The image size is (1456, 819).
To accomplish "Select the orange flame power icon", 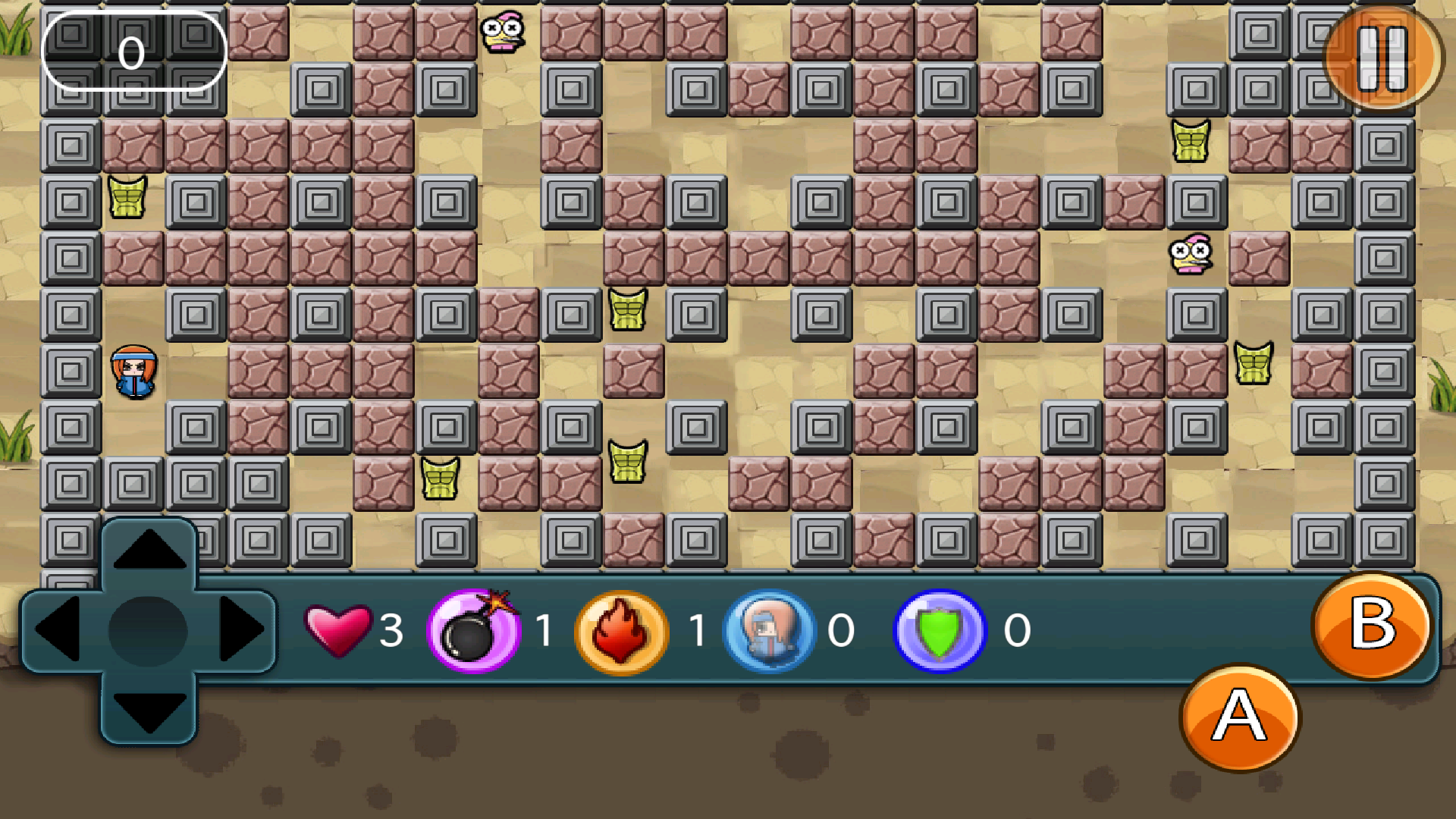I will [622, 631].
